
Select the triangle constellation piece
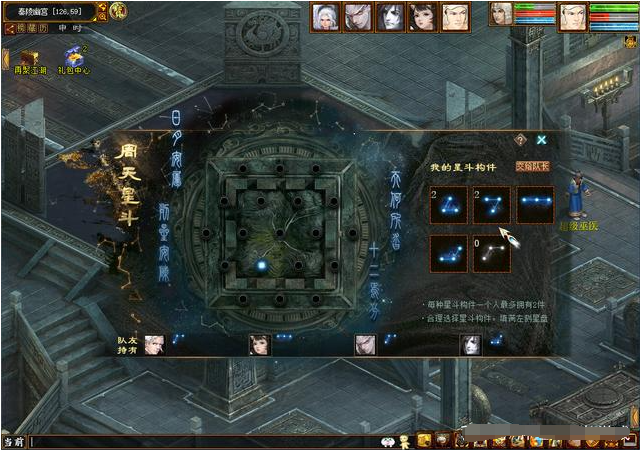point(449,205)
